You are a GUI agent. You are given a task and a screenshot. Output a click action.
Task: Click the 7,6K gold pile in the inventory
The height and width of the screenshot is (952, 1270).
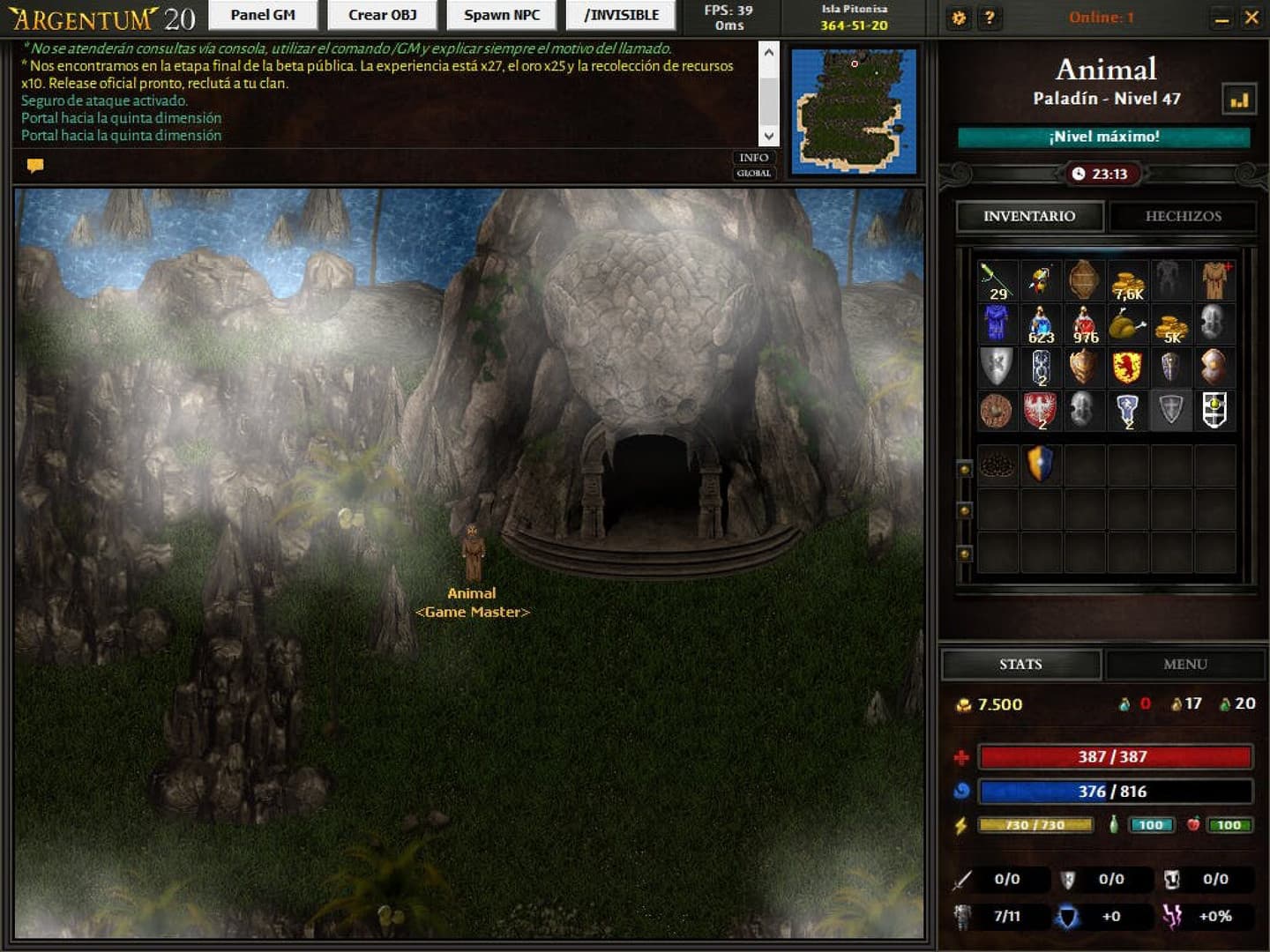pos(1126,280)
